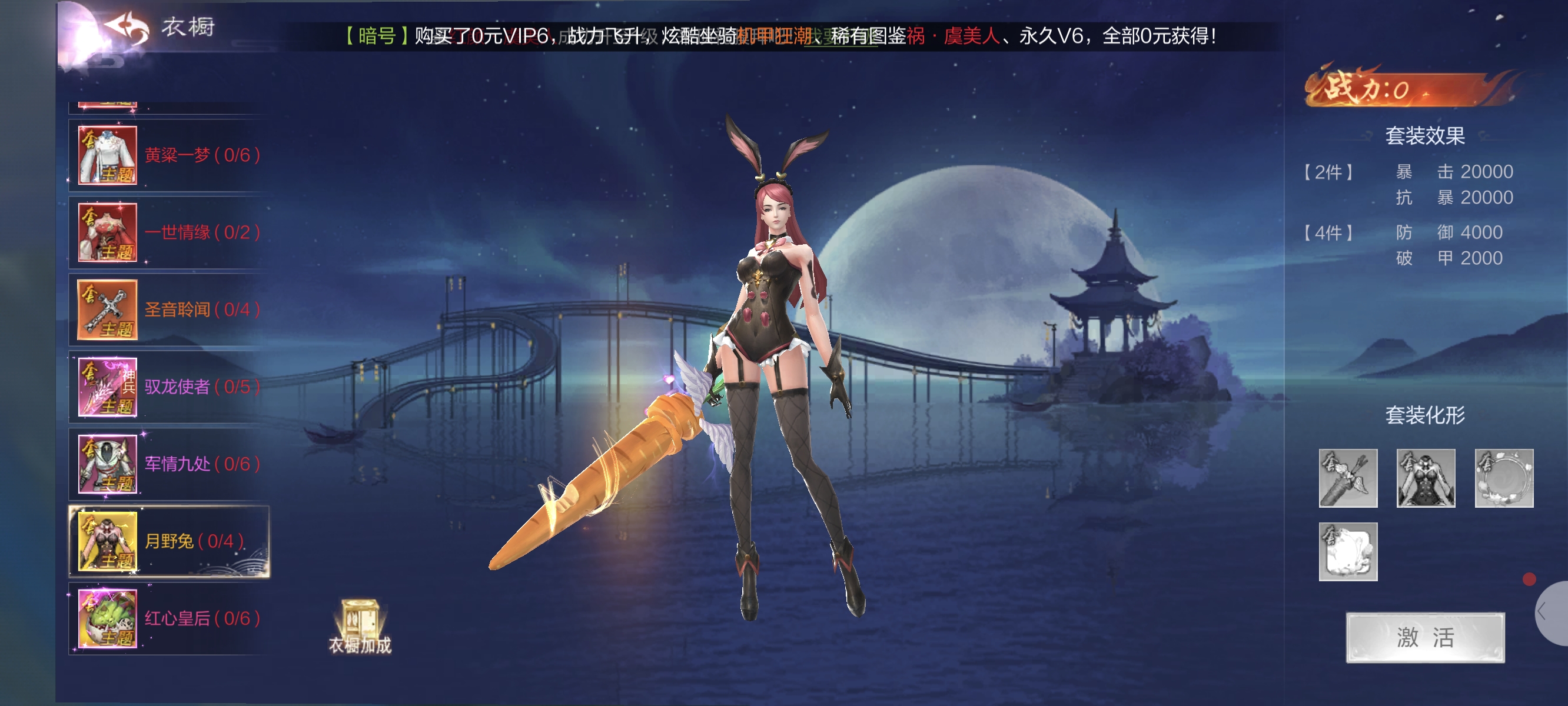Image resolution: width=1568 pixels, height=706 pixels.
Task: Choose the 红心皇后 set
Action: click(169, 618)
